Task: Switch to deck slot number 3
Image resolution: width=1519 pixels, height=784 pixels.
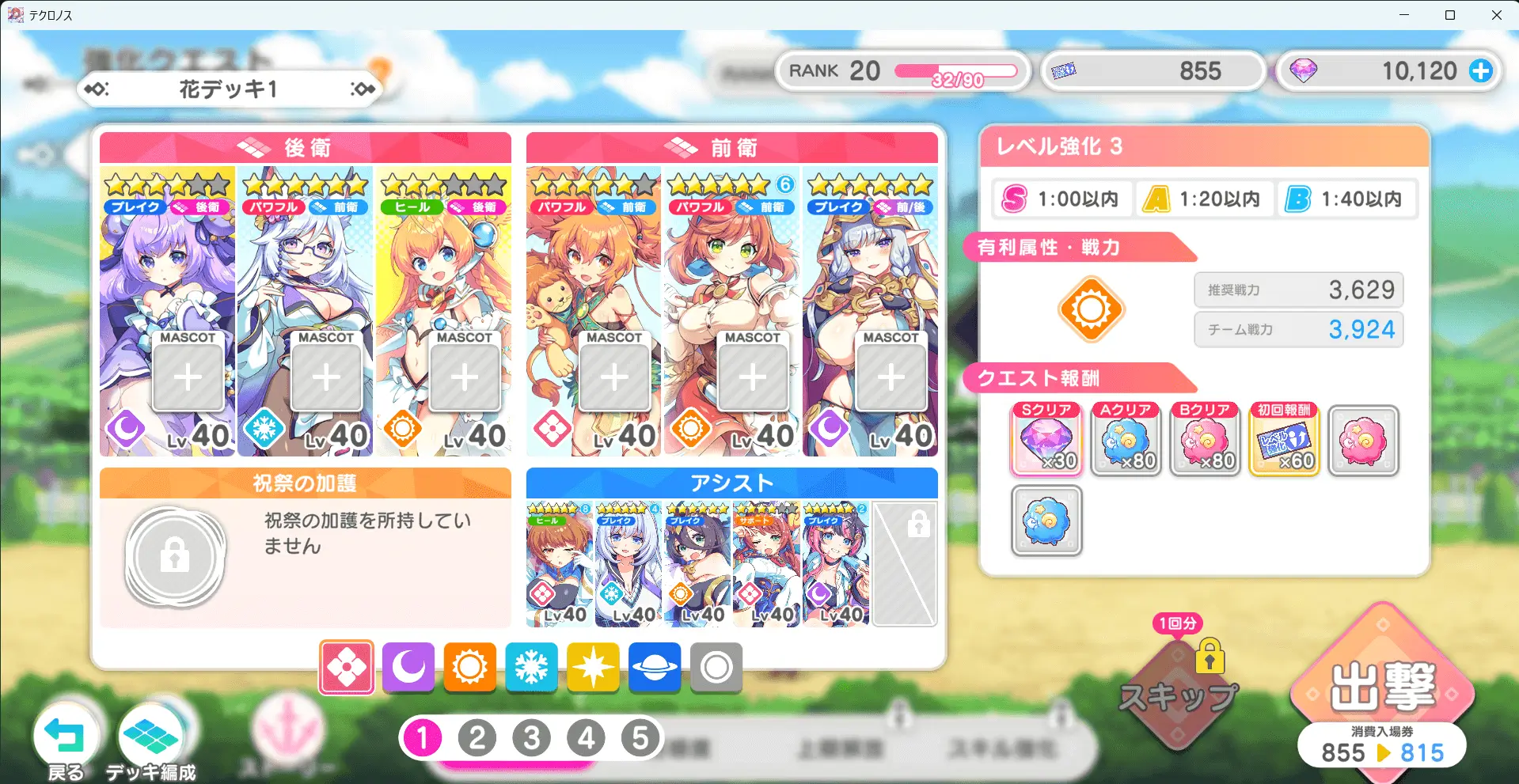Action: click(x=532, y=738)
